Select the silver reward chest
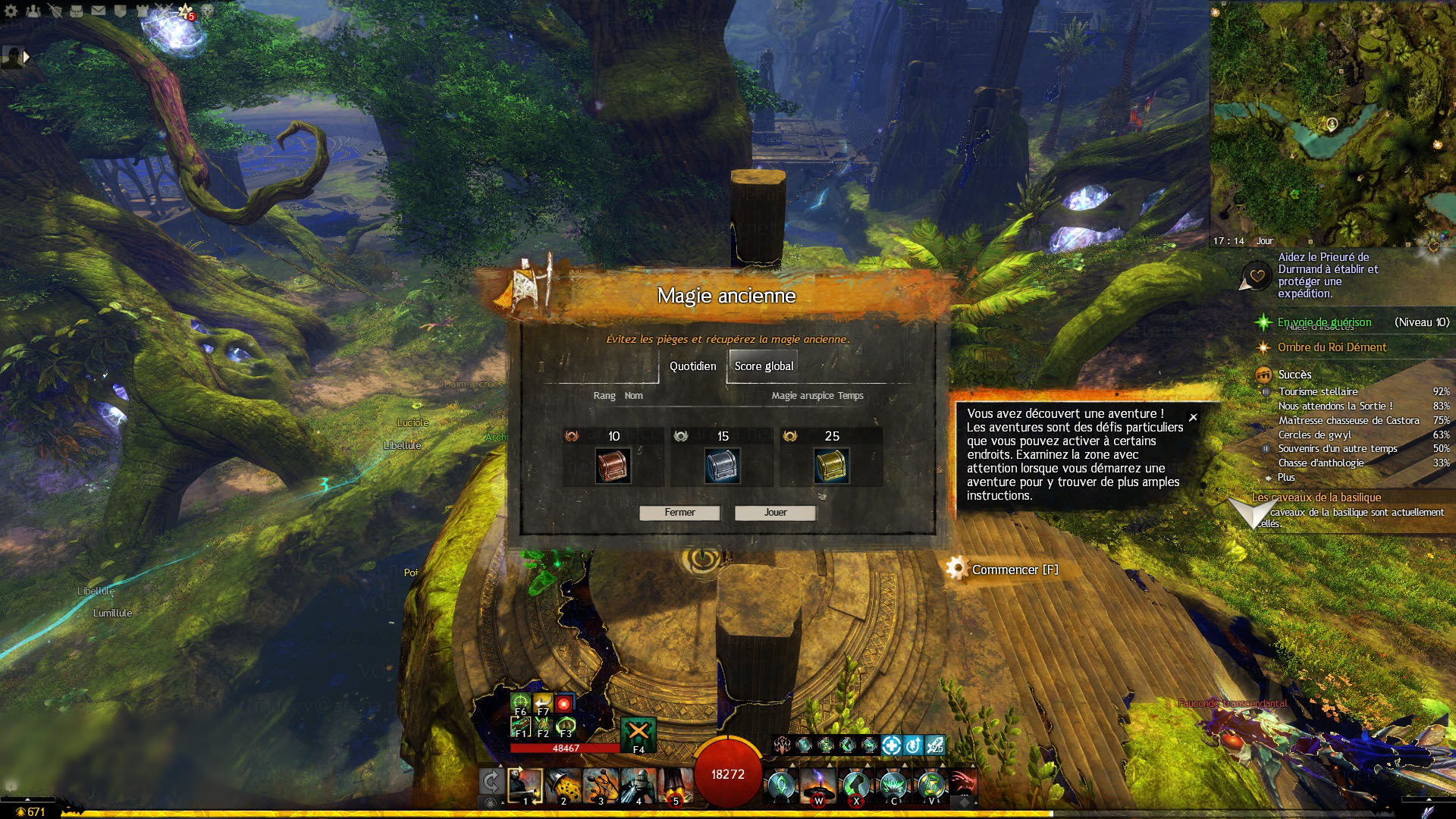The height and width of the screenshot is (819, 1456). pyautogui.click(x=722, y=466)
